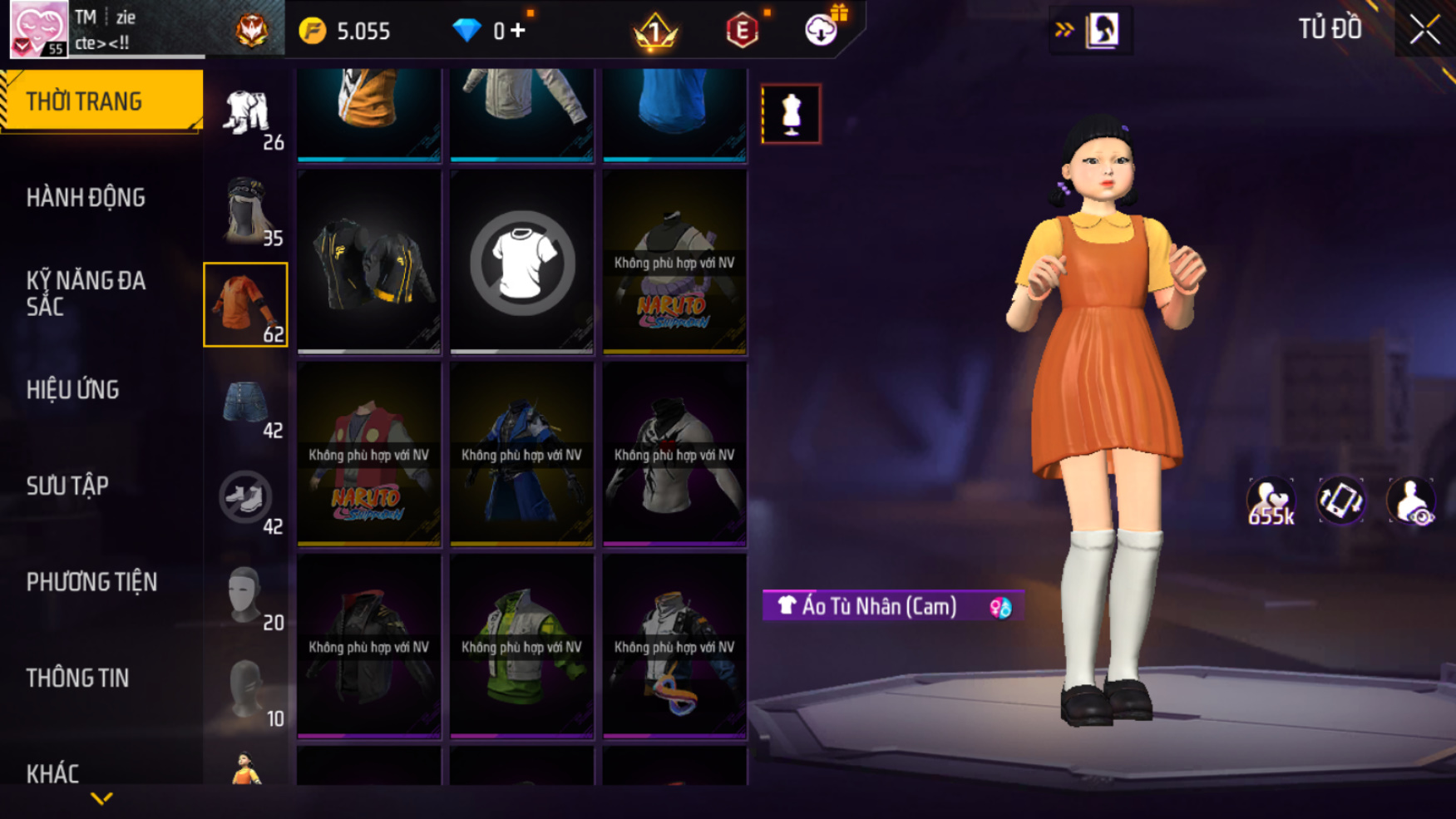Screen dimensions: 1456x819
Task: Toggle the rotate-phone view icon
Action: 1340,501
